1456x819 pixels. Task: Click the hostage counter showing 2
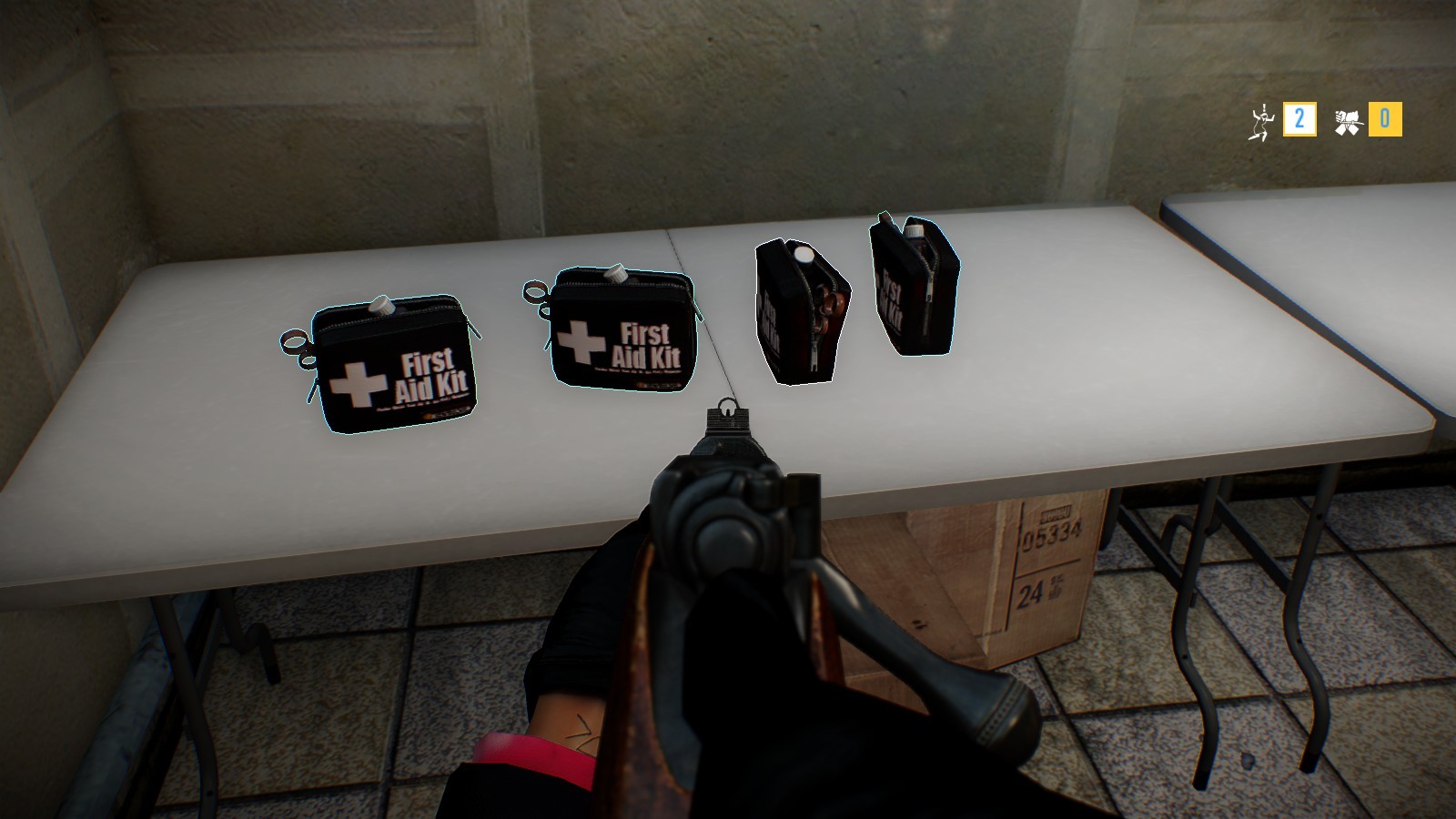pyautogui.click(x=1299, y=117)
